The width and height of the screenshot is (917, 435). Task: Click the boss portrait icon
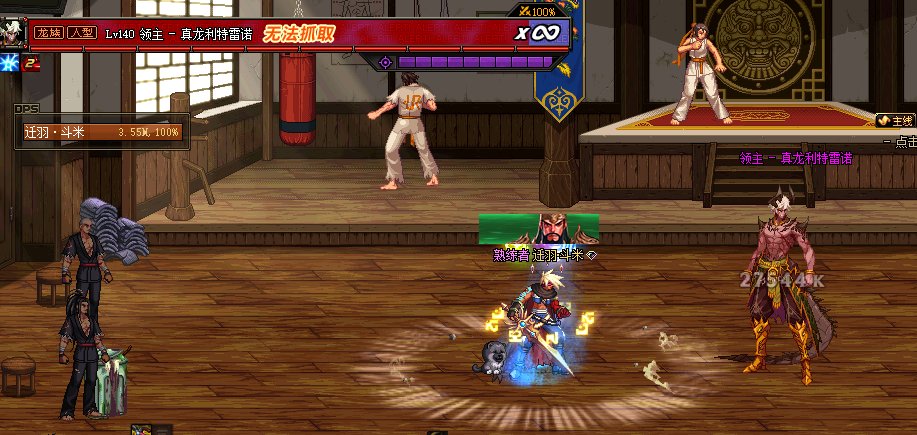[x=13, y=32]
